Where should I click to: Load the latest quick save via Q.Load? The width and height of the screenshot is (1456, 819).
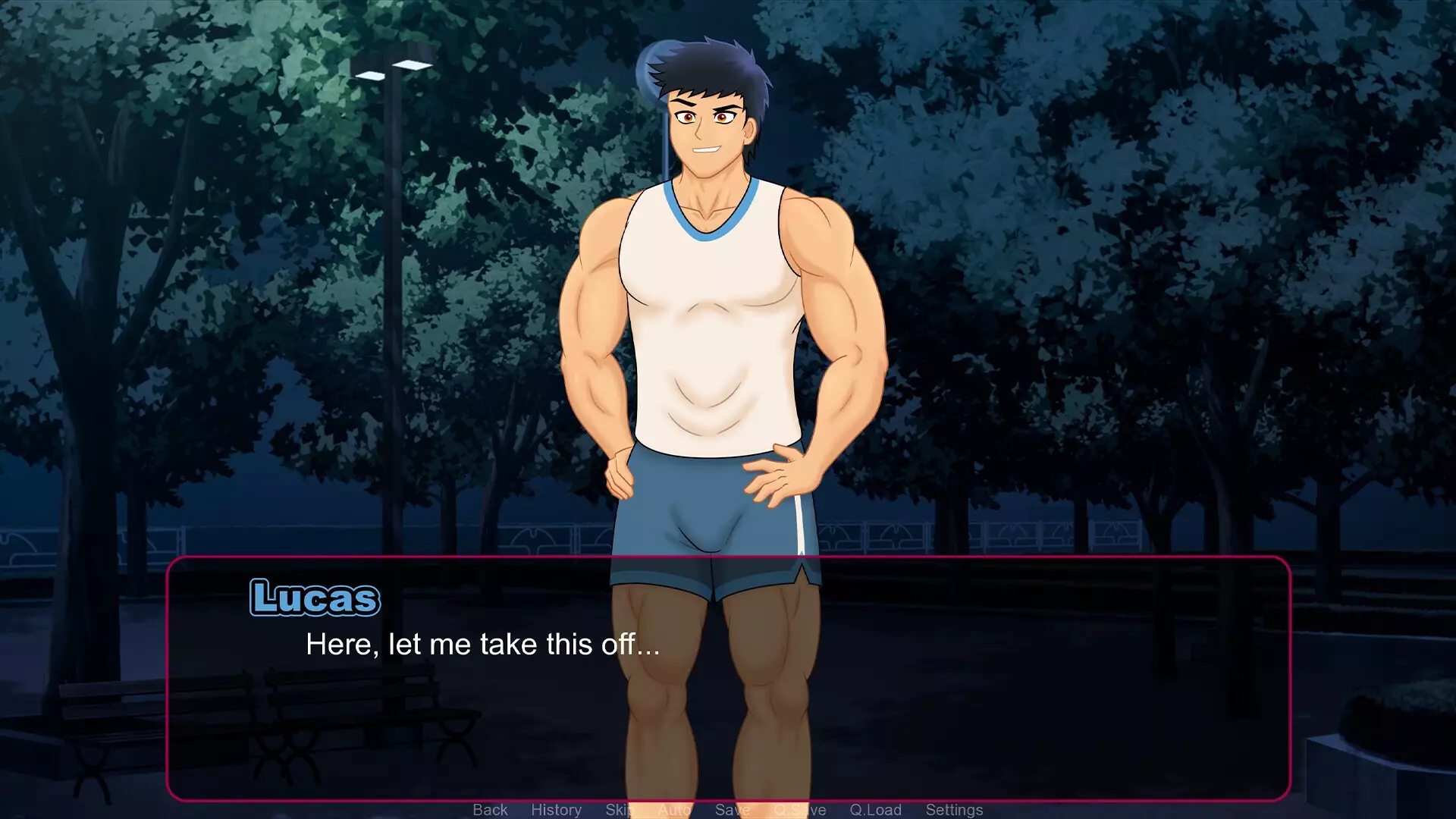pos(877,809)
